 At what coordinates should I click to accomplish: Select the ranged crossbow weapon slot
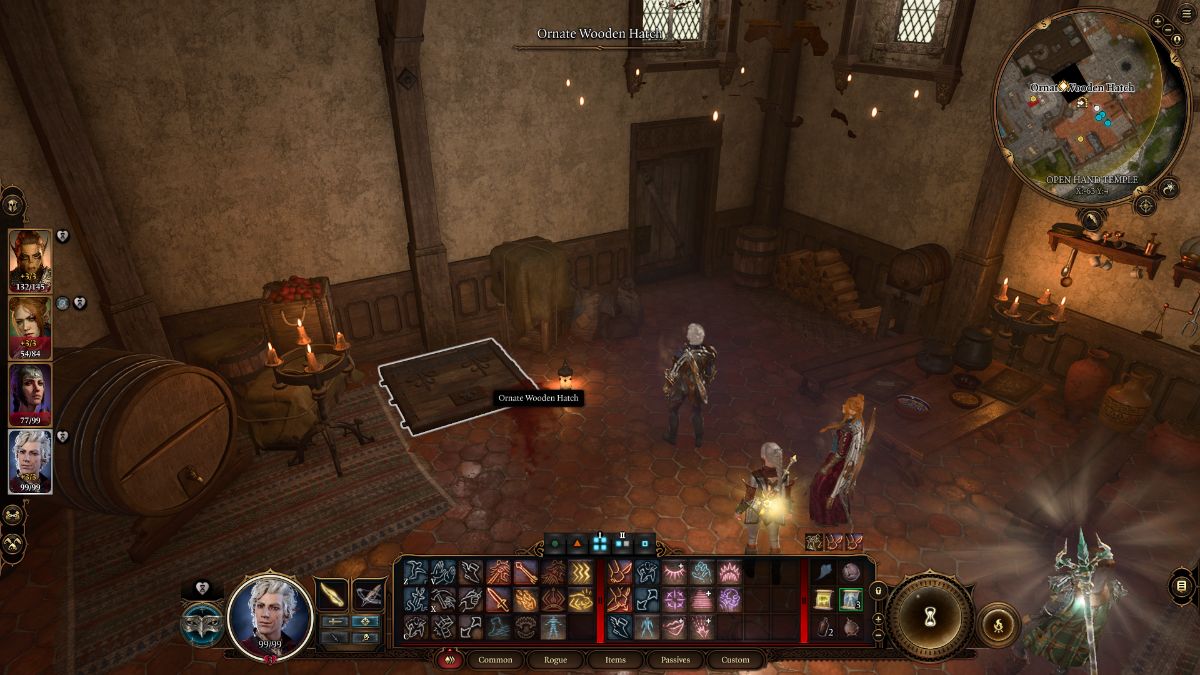(368, 594)
